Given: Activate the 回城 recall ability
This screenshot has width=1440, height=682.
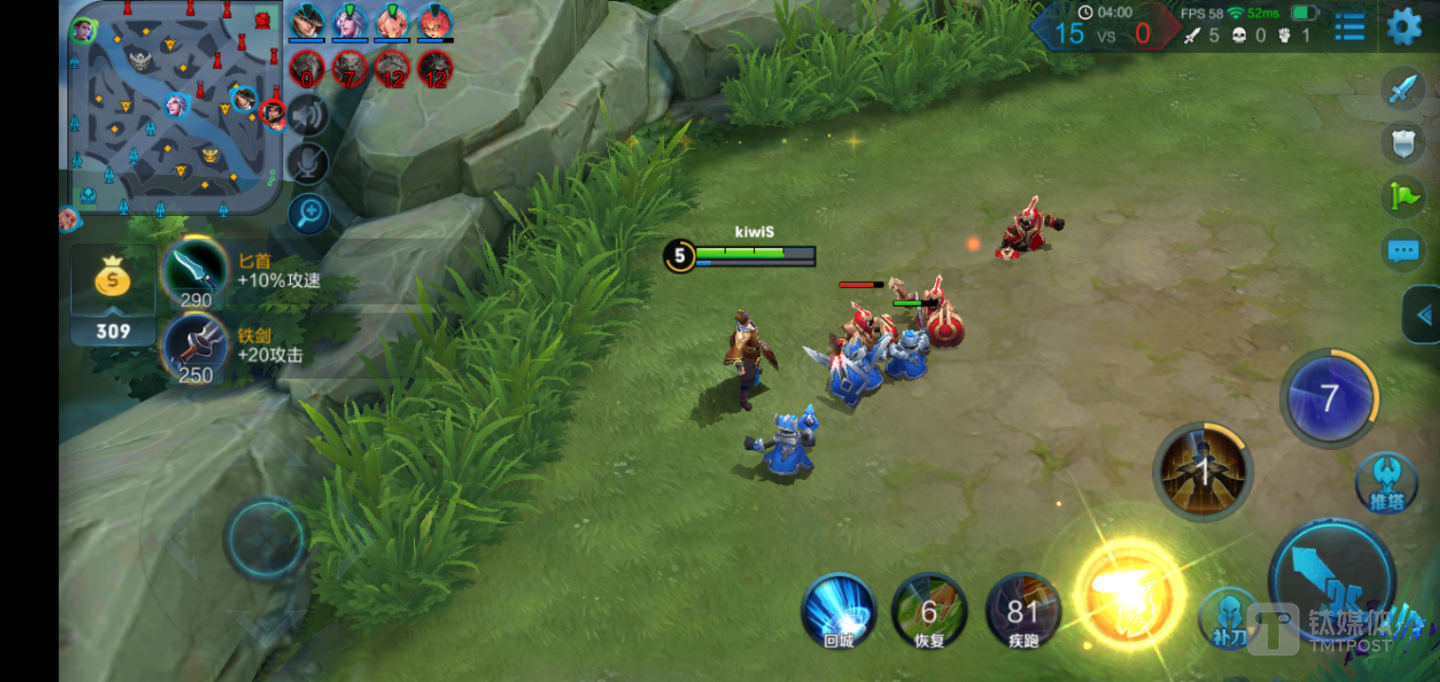Looking at the screenshot, I should 839,609.
